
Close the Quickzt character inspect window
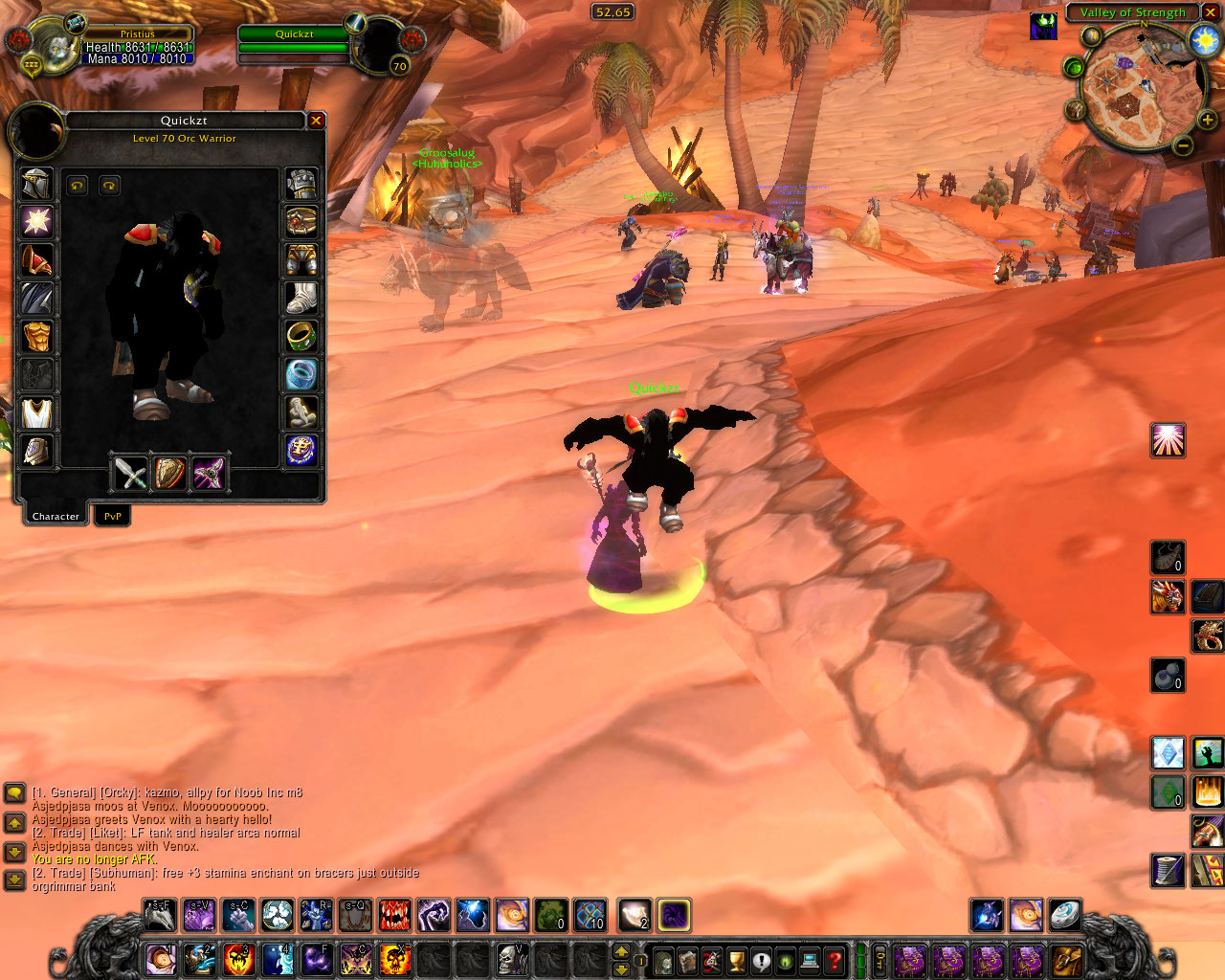[x=316, y=121]
